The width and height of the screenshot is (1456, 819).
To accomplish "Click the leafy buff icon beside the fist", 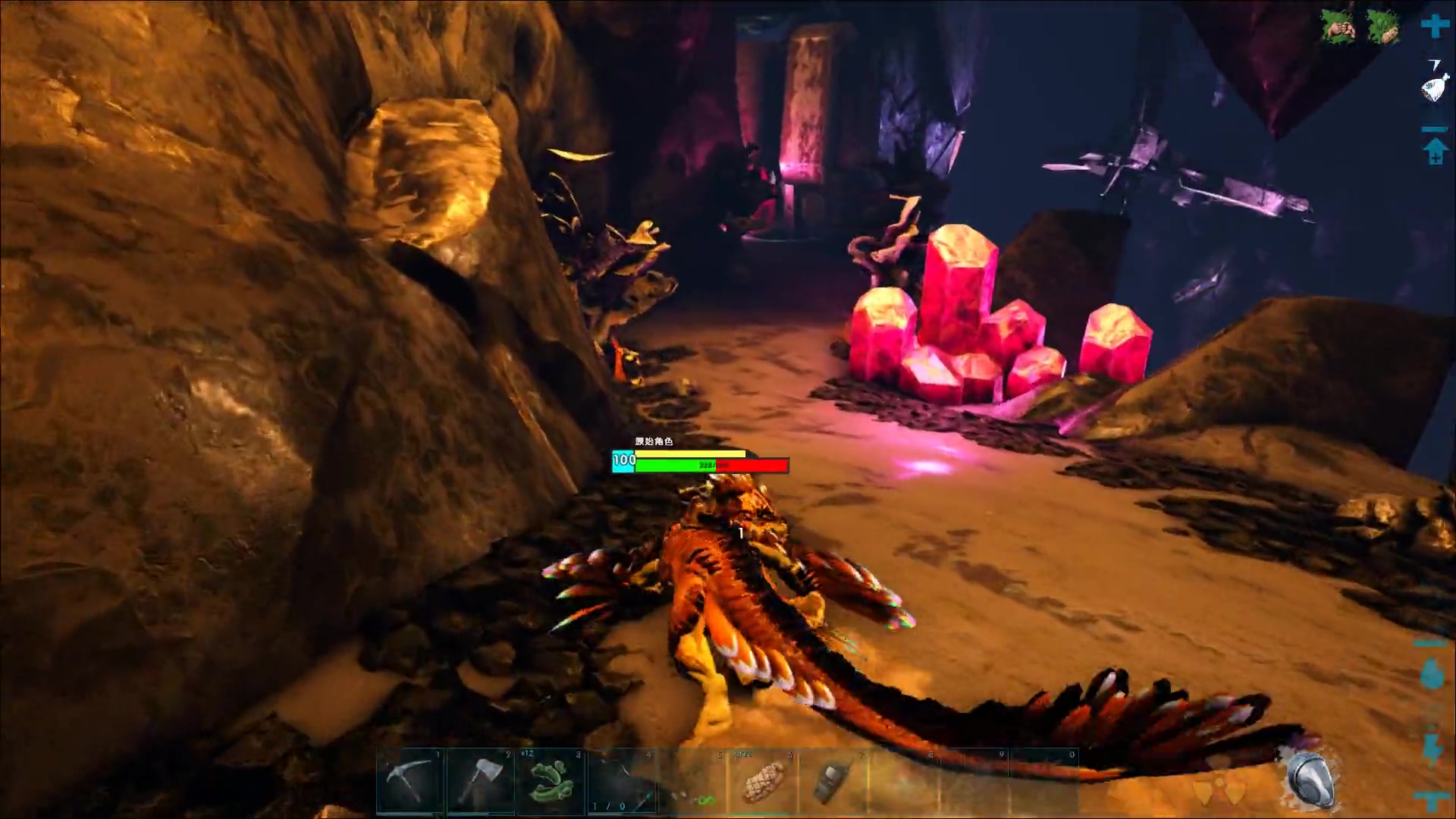I will coord(1383,27).
